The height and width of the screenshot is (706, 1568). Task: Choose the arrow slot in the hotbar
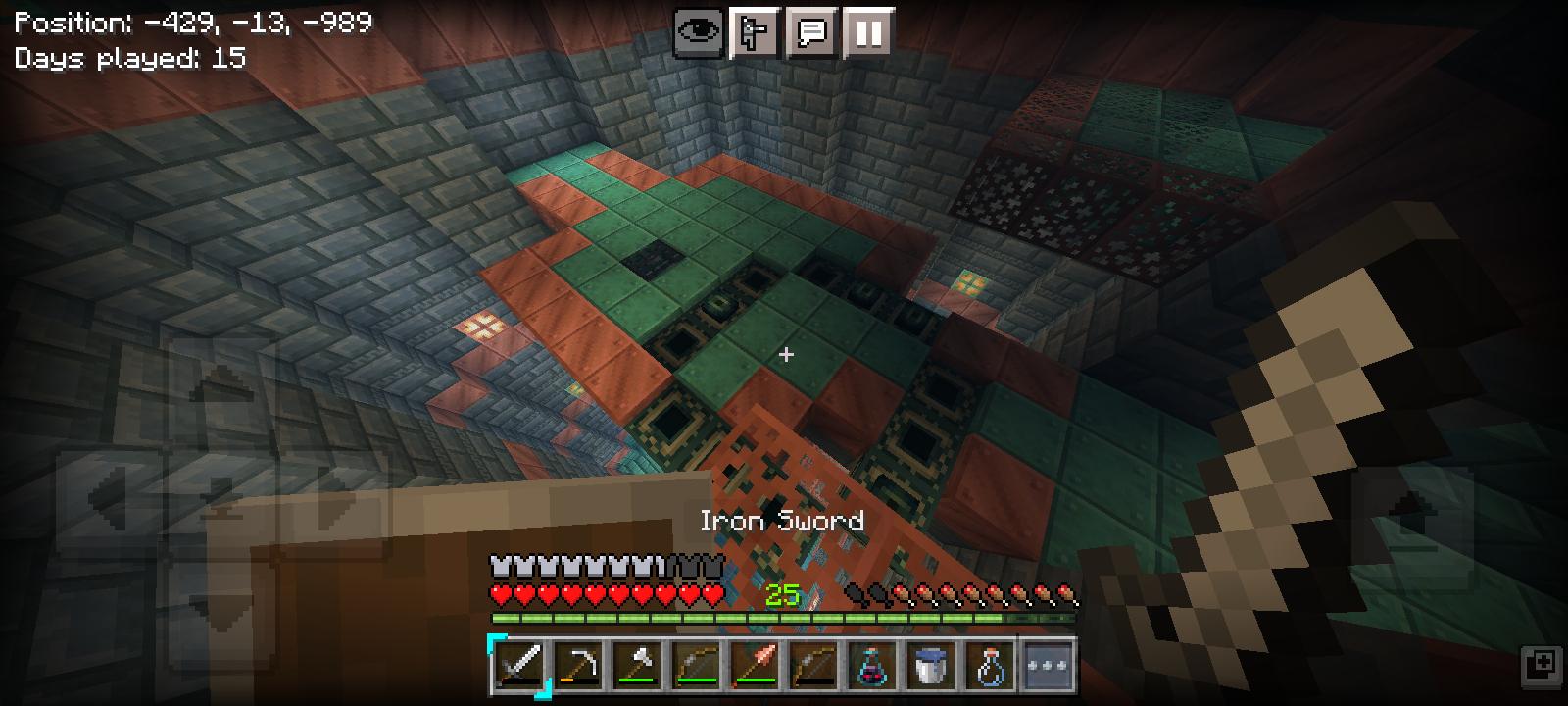[755, 666]
